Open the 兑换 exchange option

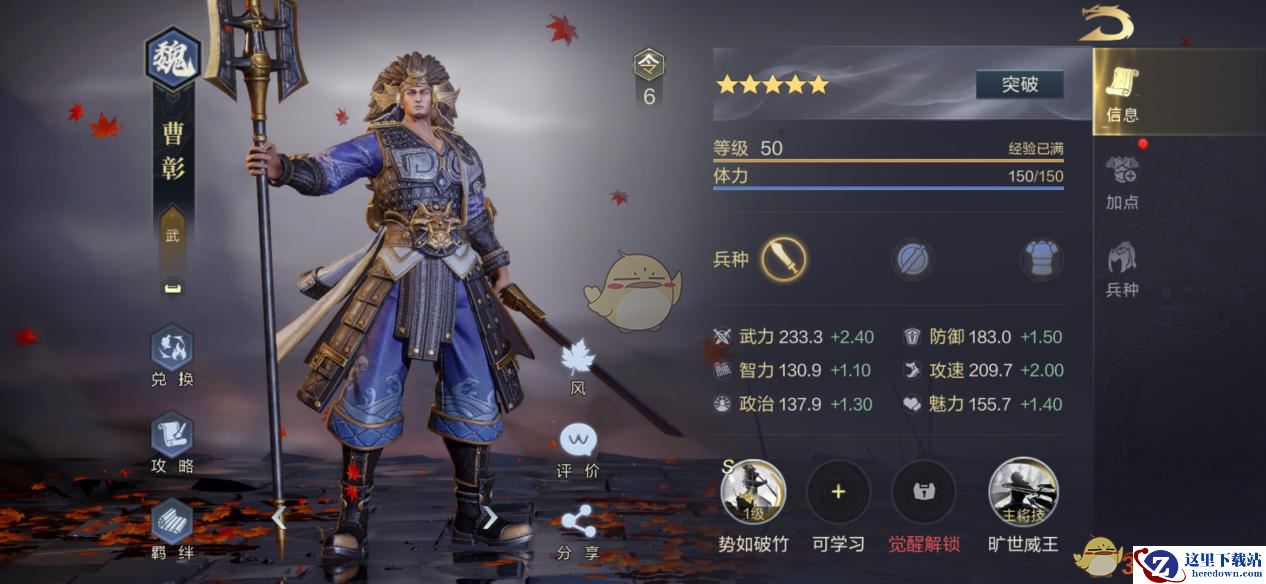[x=172, y=356]
